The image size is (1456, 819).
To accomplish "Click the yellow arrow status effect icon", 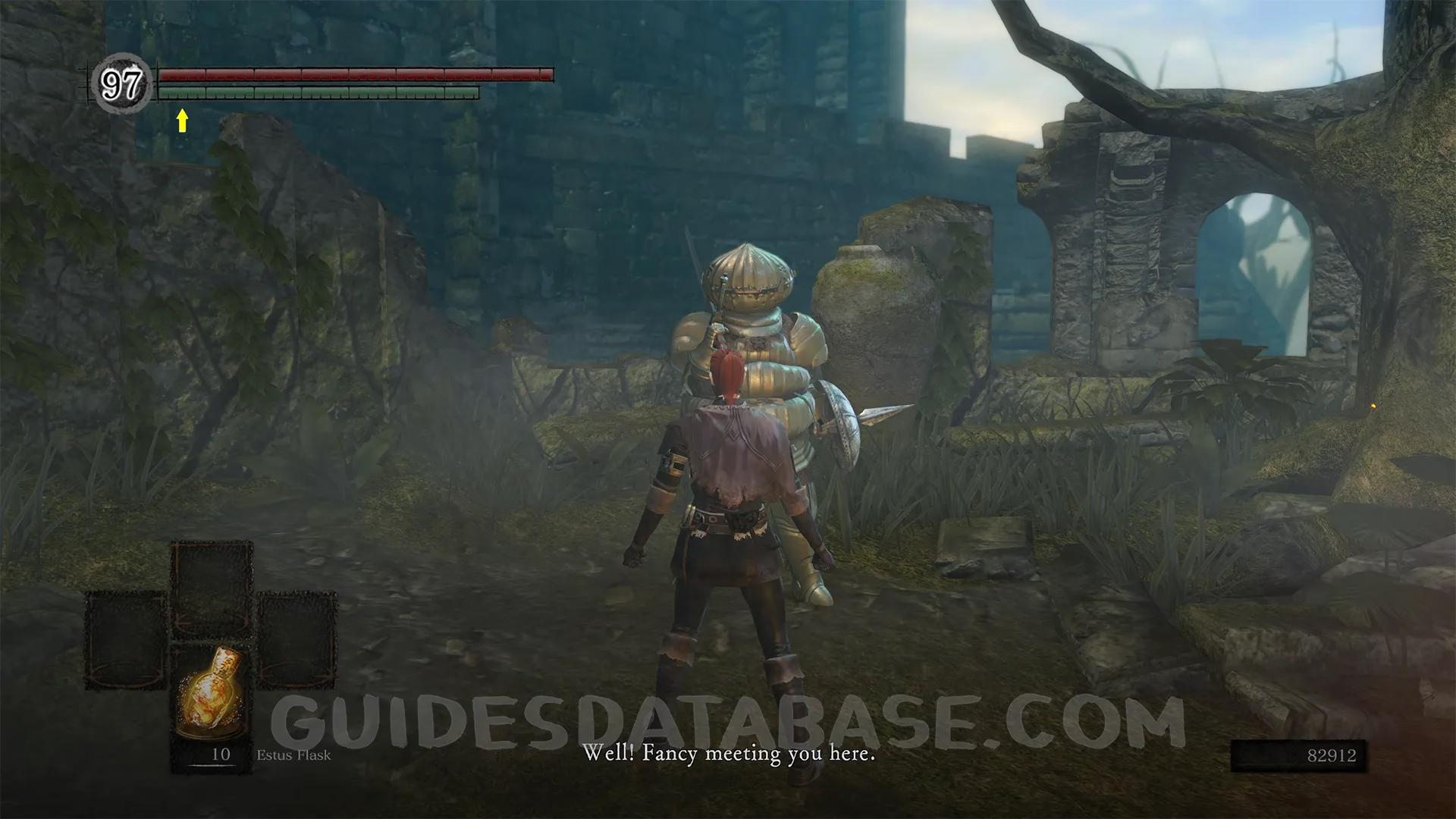I will (x=182, y=120).
